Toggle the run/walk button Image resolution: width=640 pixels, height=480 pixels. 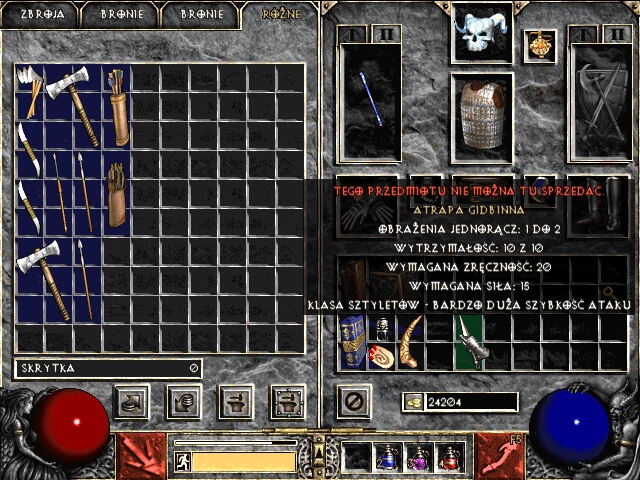pos(182,461)
